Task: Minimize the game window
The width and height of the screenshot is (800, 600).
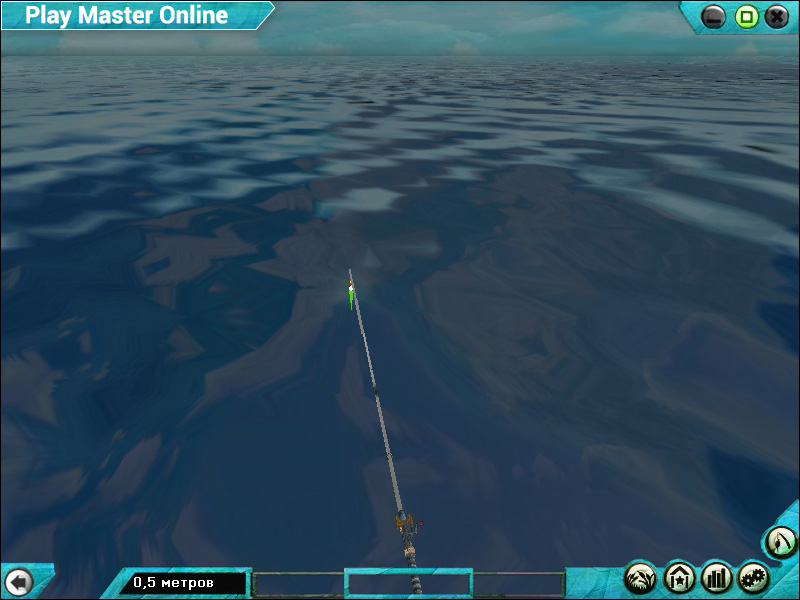Action: coord(714,16)
